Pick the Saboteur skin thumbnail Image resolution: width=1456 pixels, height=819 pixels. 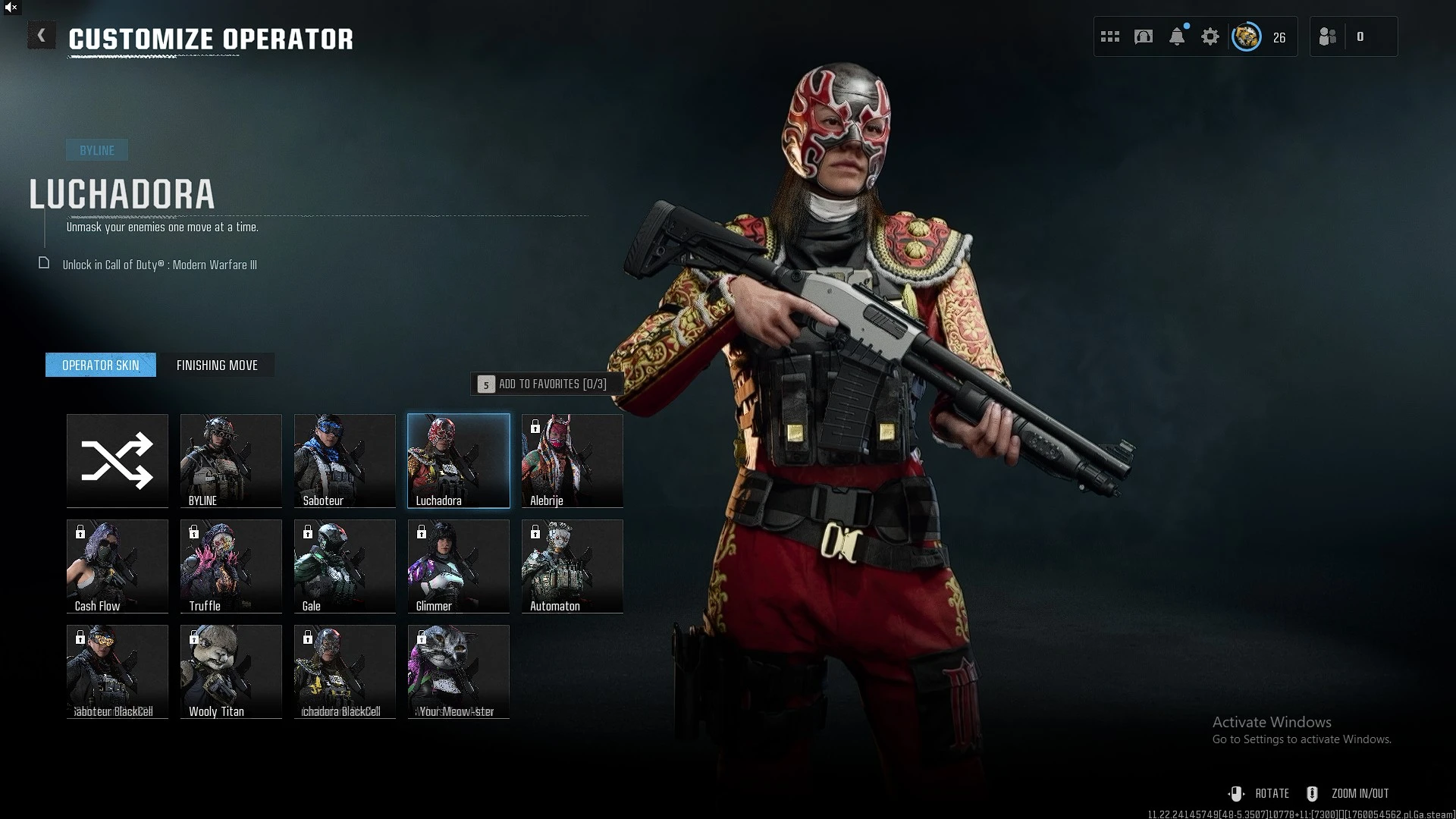pyautogui.click(x=345, y=460)
